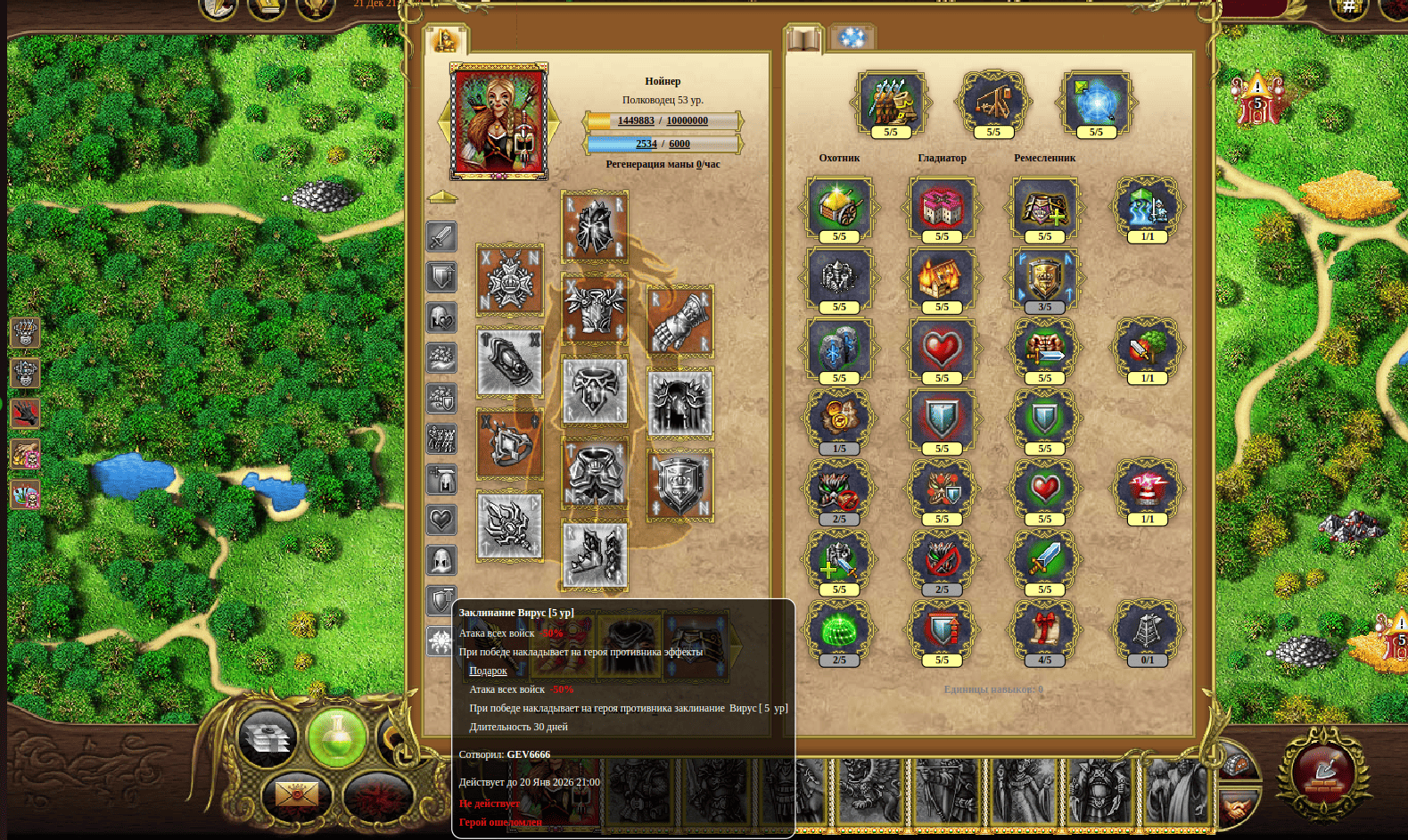Image resolution: width=1408 pixels, height=840 pixels.
Task: Click the sword filter icon in sidebar
Action: [441, 236]
